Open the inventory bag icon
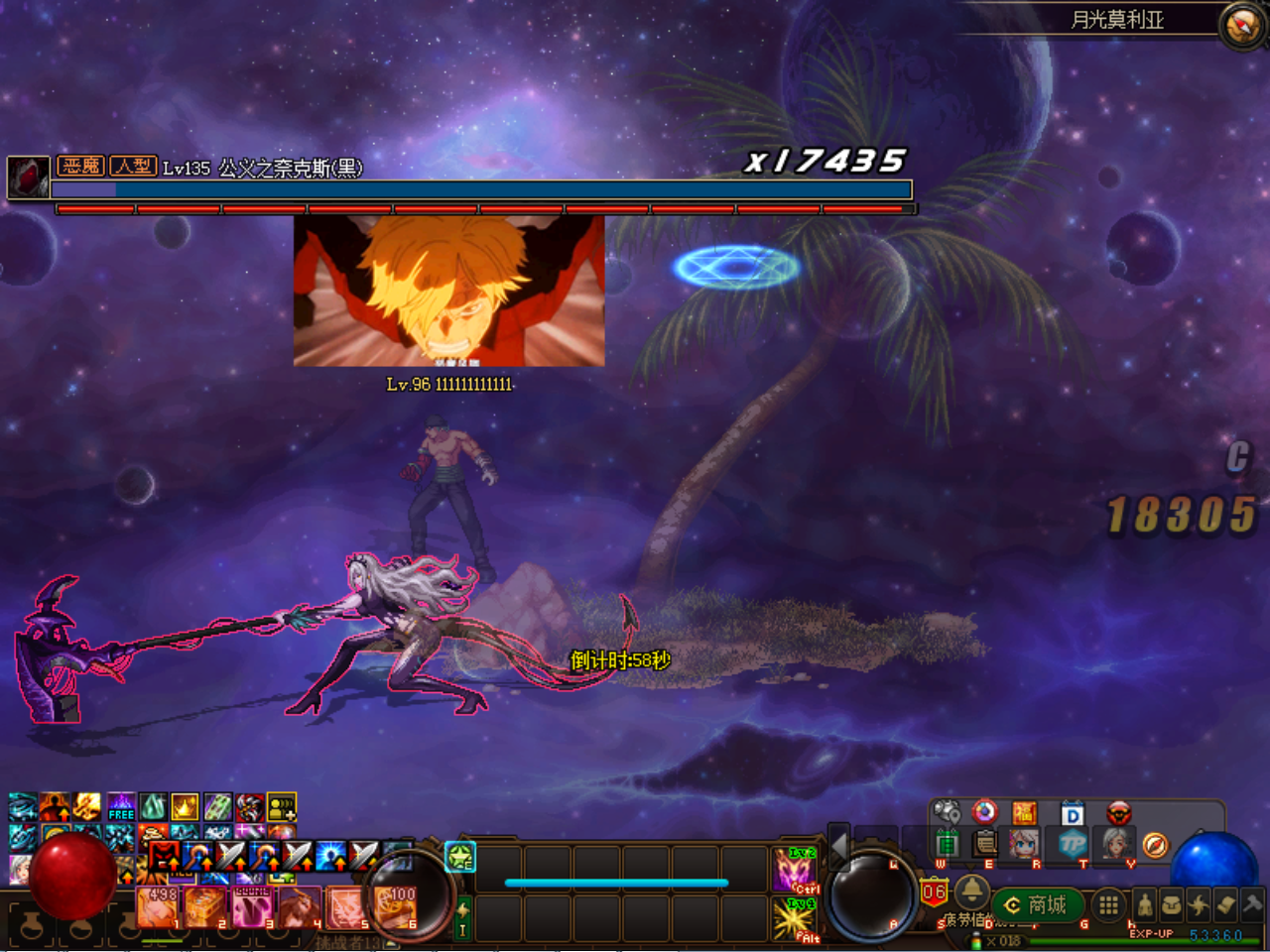The image size is (1270, 952). point(1172,904)
